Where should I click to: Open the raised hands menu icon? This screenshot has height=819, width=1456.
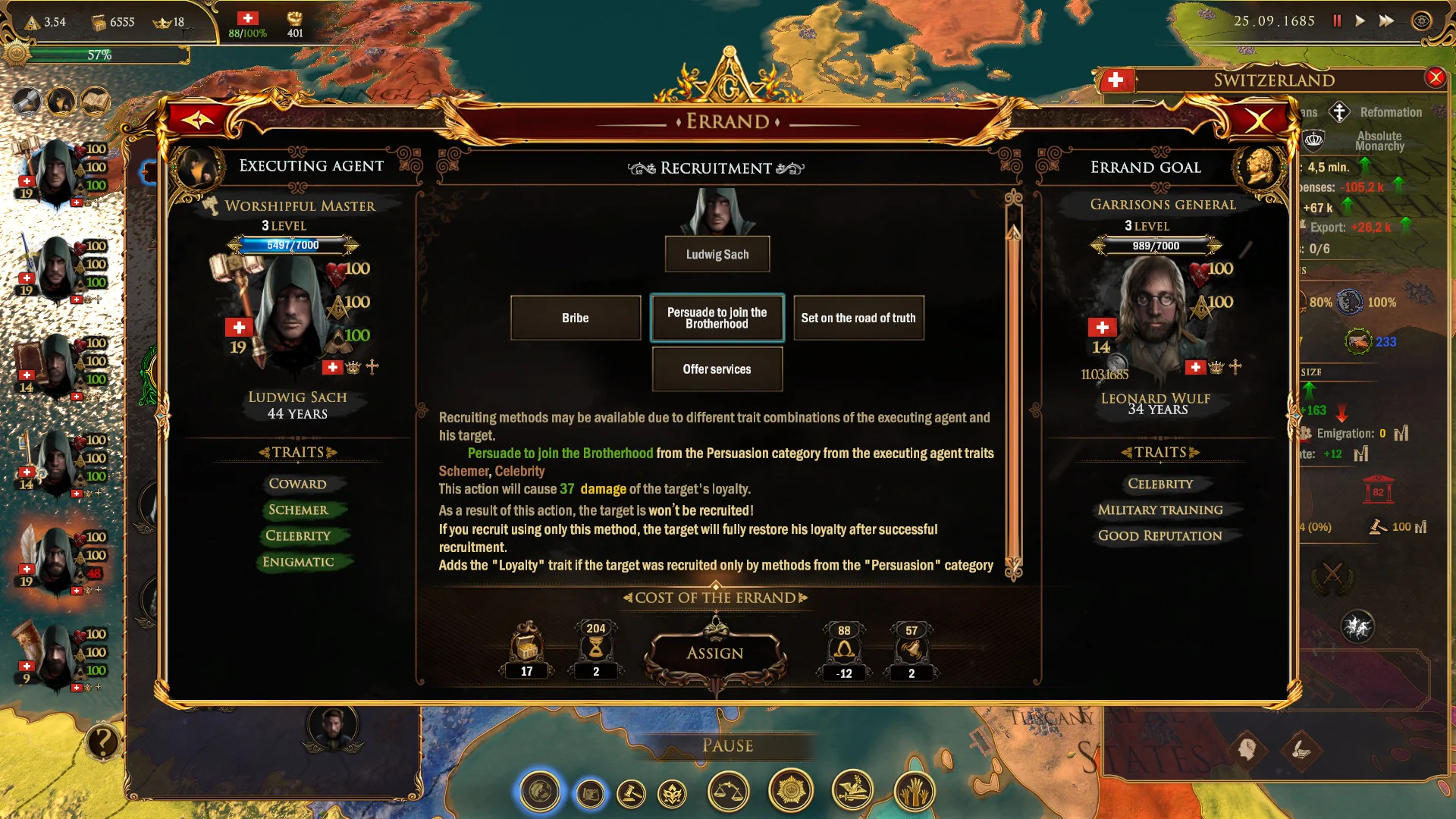point(915,792)
